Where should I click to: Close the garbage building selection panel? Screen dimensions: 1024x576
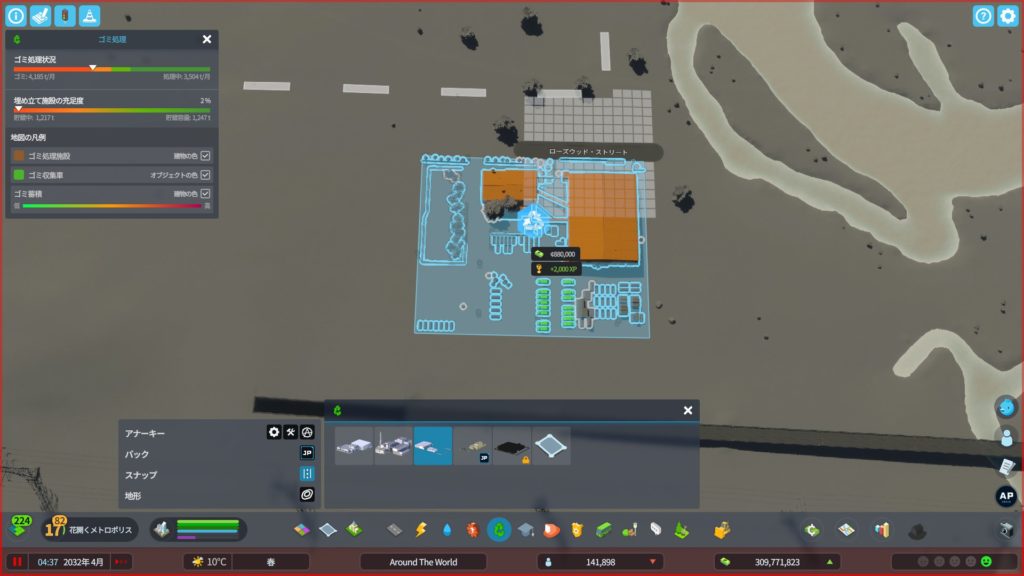tap(688, 410)
